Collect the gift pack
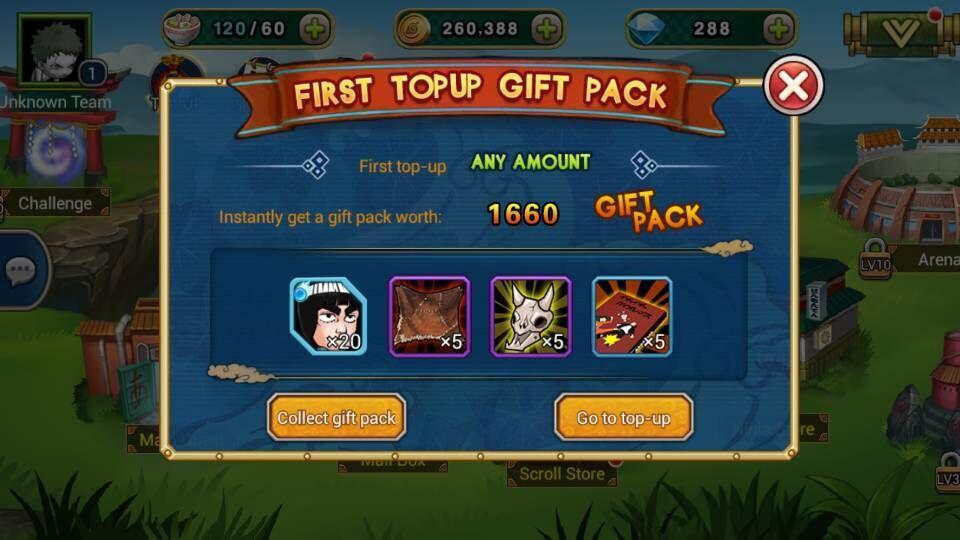The height and width of the screenshot is (540, 960). tap(336, 418)
